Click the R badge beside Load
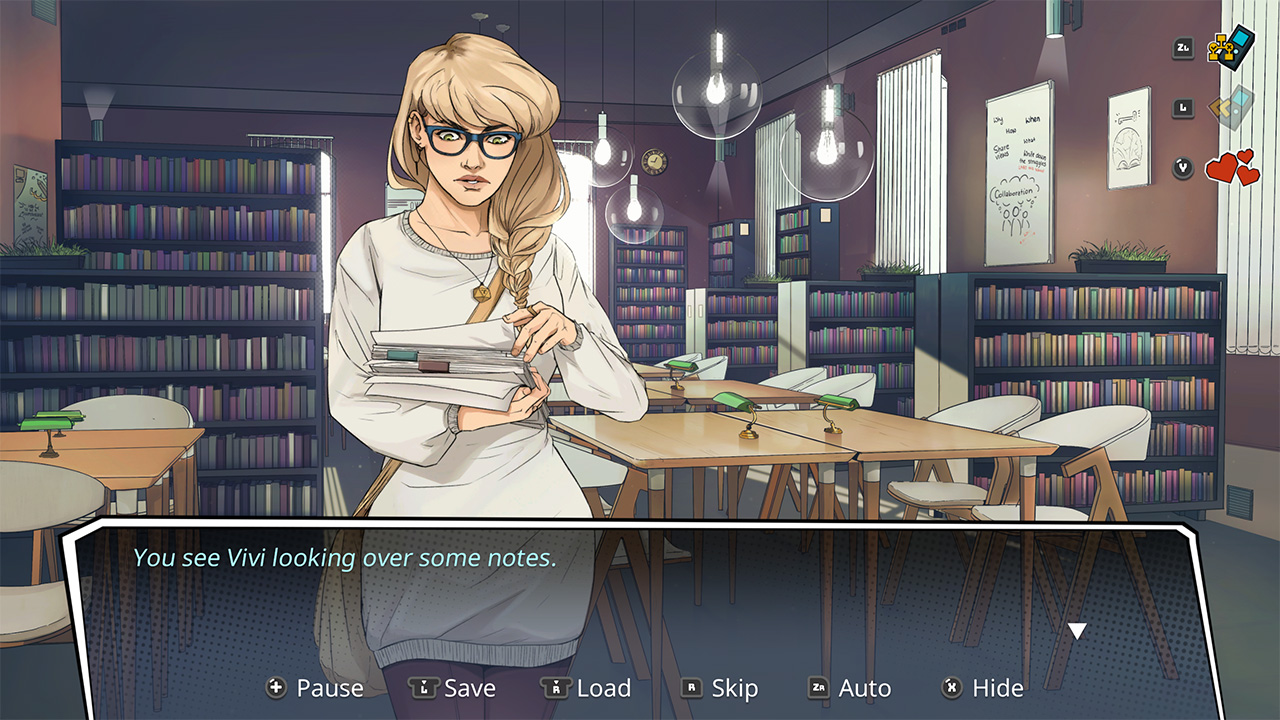This screenshot has width=1280, height=720. [x=554, y=688]
